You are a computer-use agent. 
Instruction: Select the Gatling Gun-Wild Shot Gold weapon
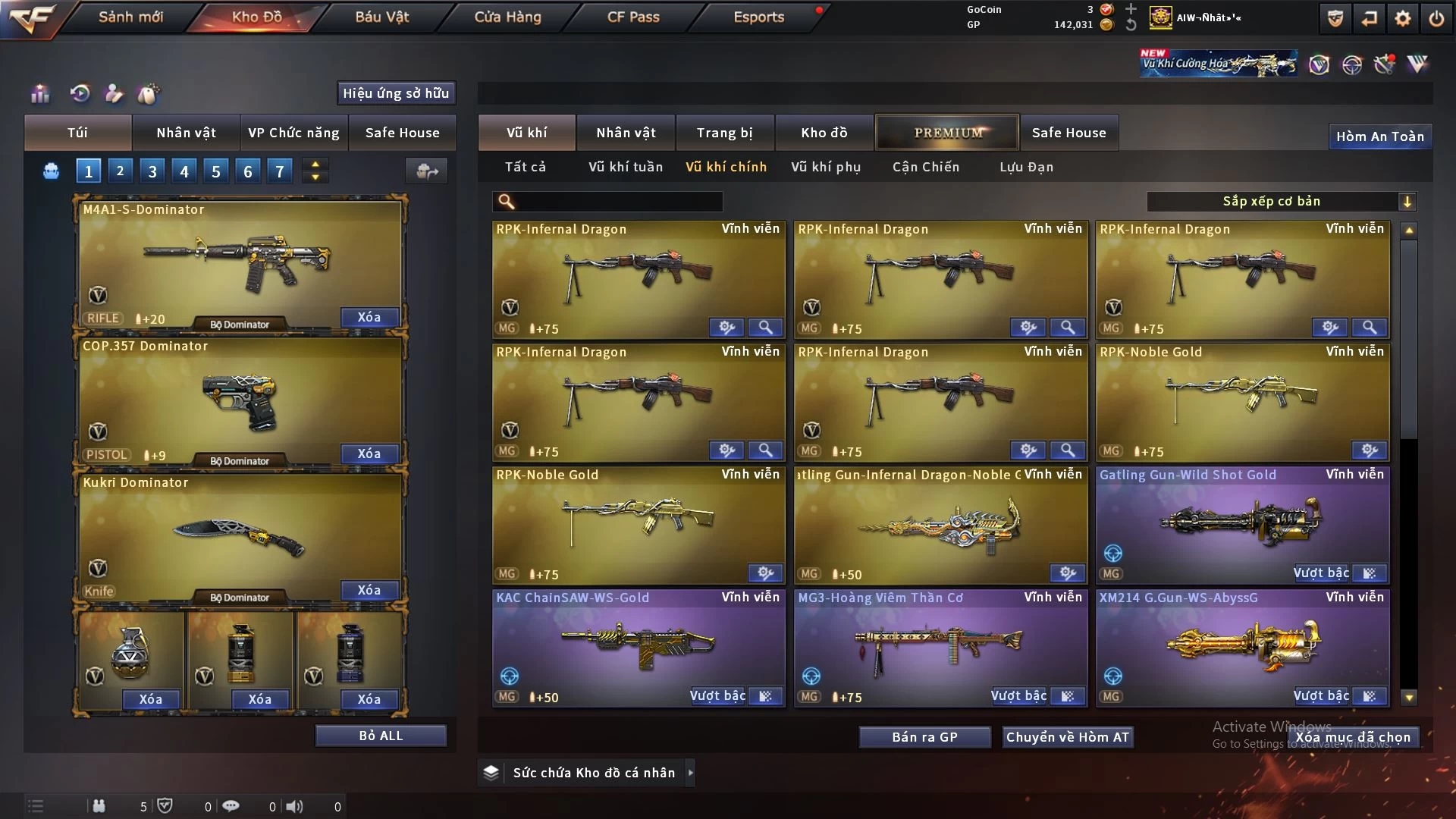[1242, 523]
